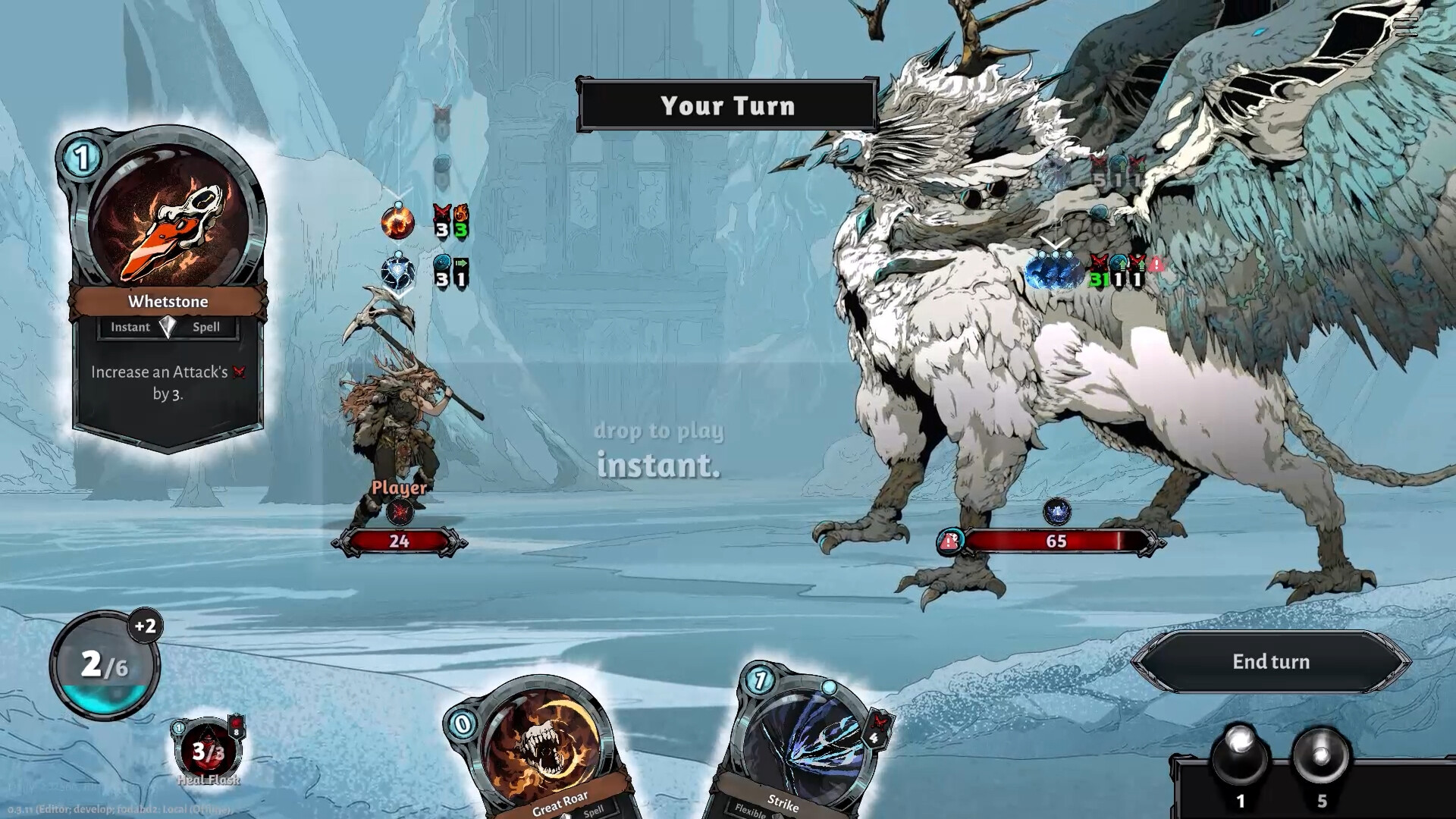Viewport: 1456px width, 819px height.
Task: Select the frost lightning orb above the Player
Action: point(397,271)
